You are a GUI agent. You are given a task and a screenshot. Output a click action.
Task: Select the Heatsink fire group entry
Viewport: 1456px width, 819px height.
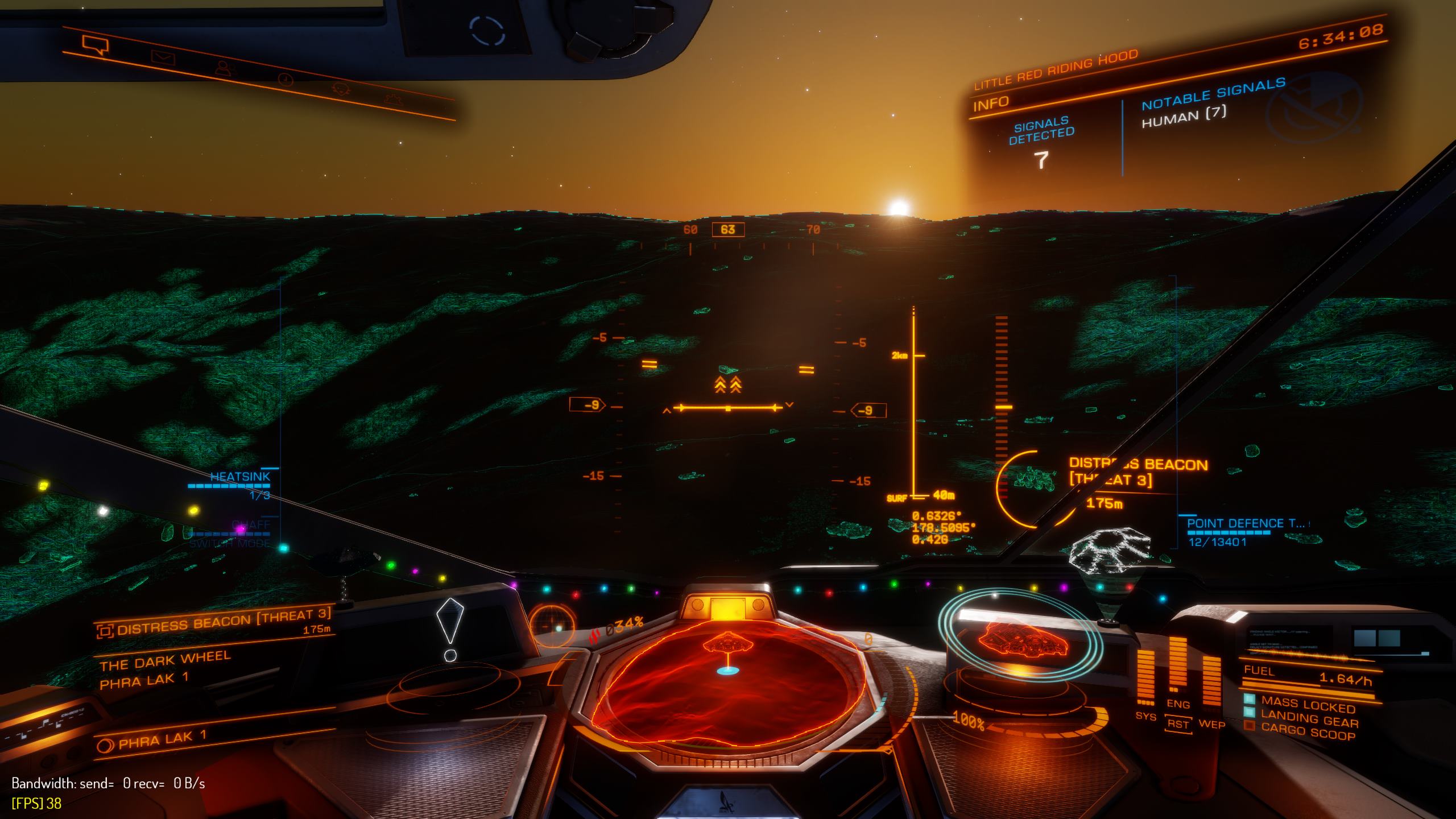(239, 477)
